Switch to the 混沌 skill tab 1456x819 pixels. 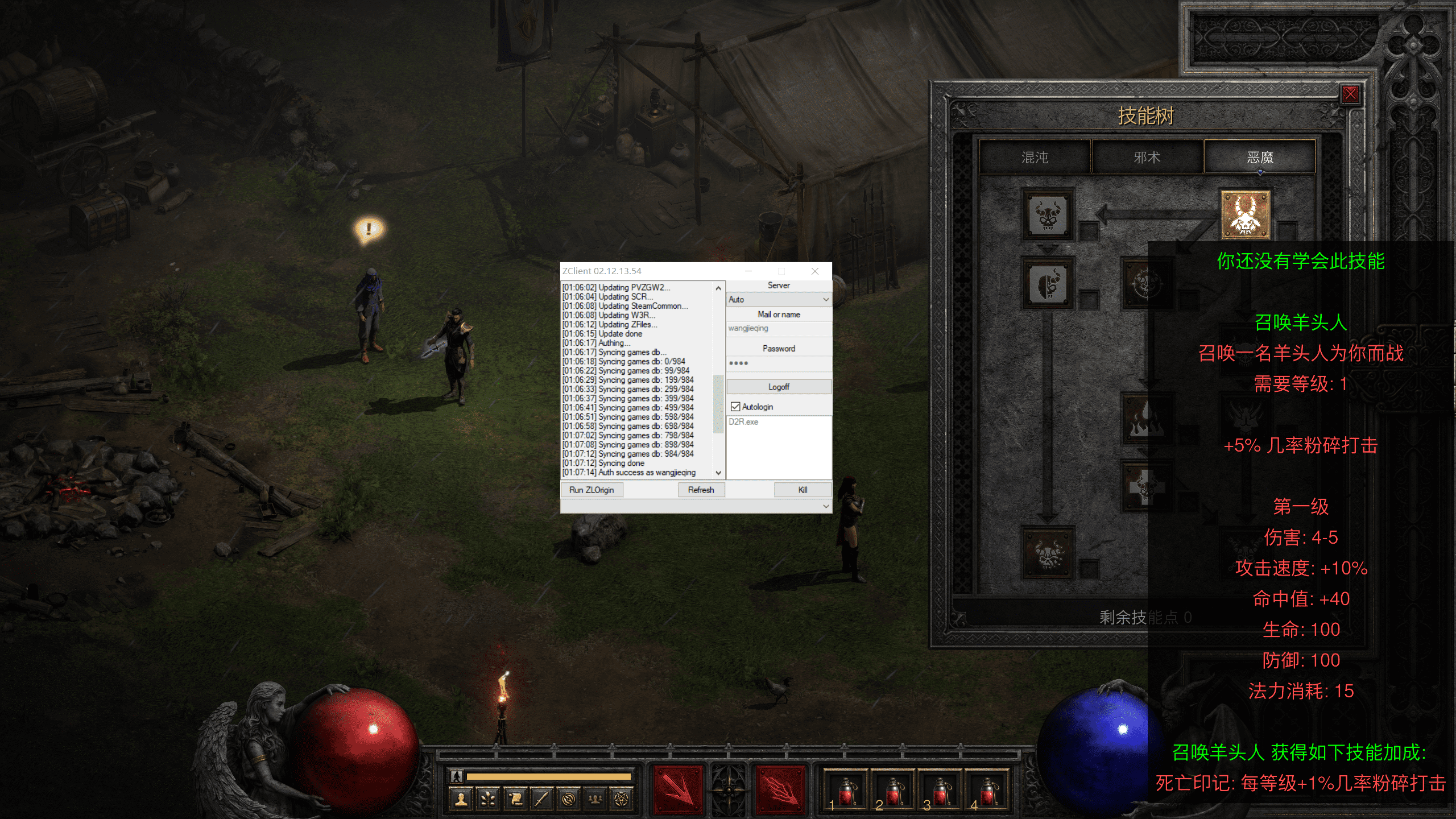pyautogui.click(x=1035, y=158)
